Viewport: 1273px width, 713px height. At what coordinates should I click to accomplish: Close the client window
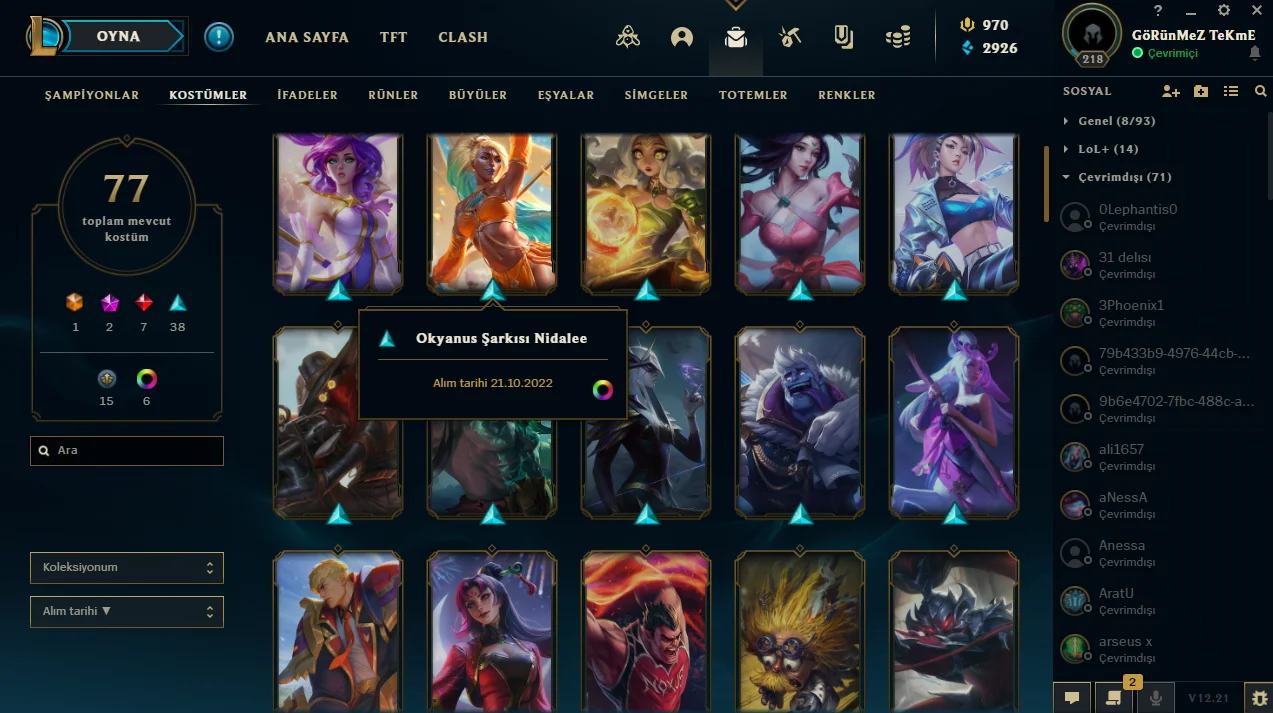[1257, 10]
